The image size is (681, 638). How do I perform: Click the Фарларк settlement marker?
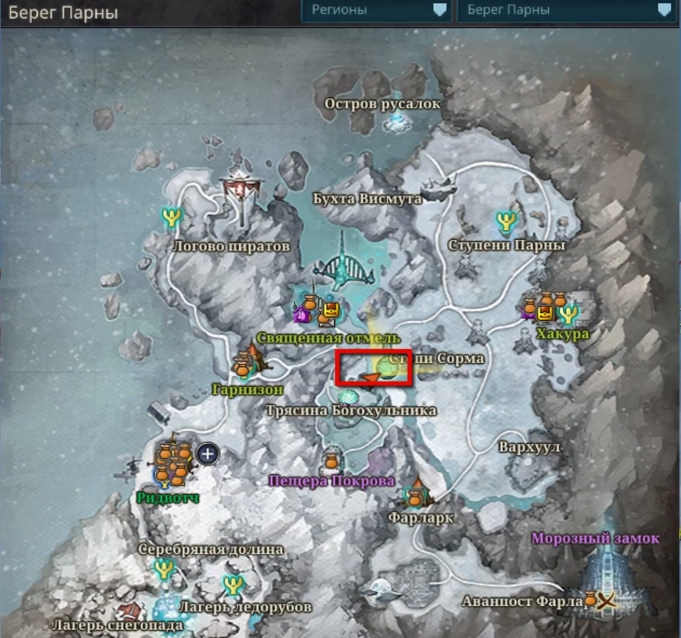click(x=416, y=493)
